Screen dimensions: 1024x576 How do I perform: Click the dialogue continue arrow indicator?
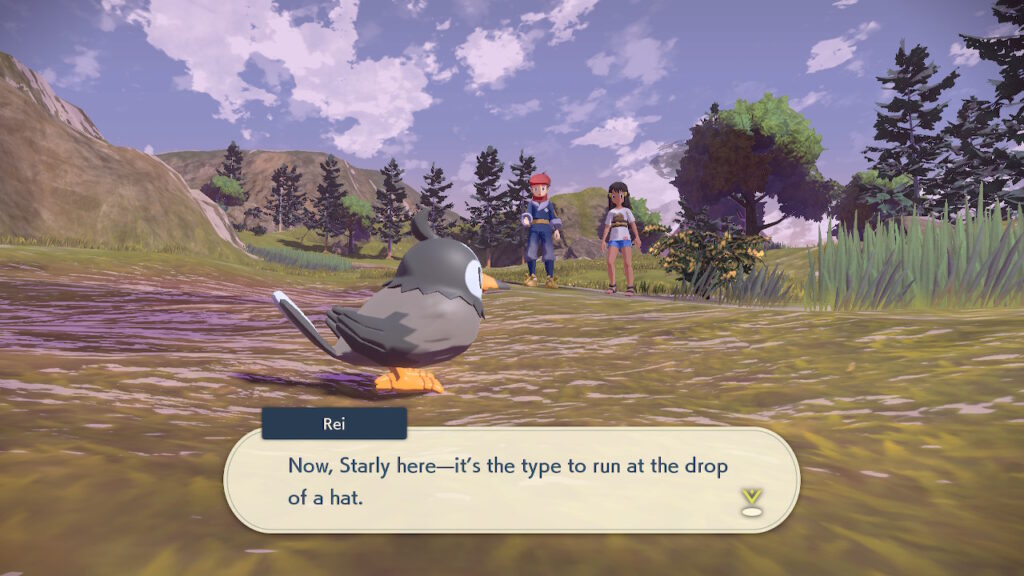(x=751, y=500)
